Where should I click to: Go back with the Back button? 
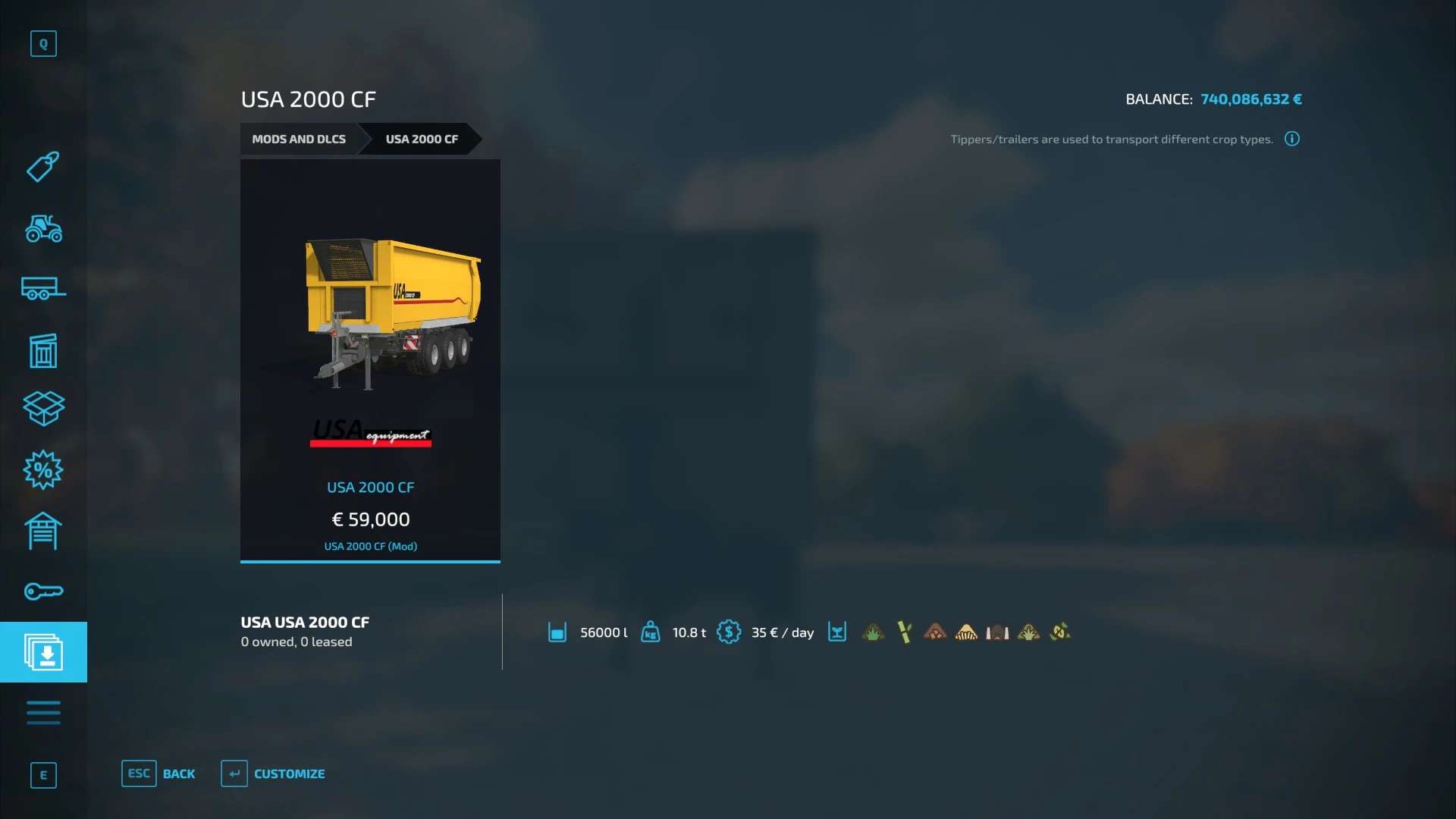point(158,773)
